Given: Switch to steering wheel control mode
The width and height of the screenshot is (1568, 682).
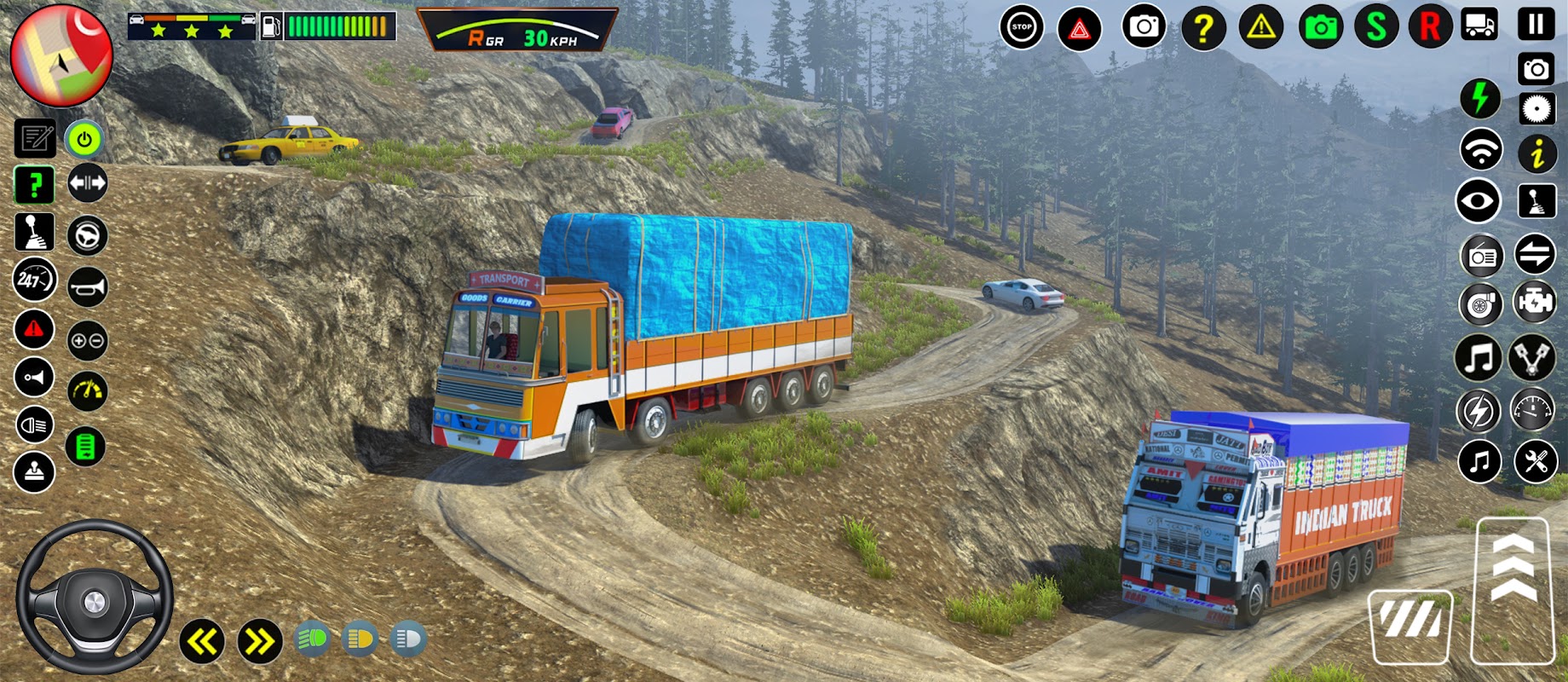Looking at the screenshot, I should [x=87, y=236].
